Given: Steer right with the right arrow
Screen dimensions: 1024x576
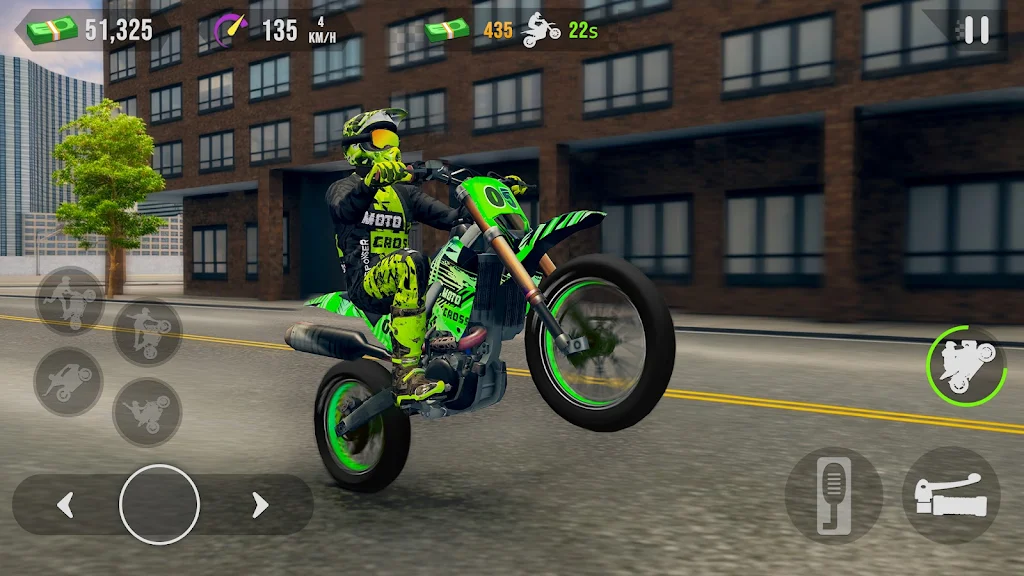Looking at the screenshot, I should (260, 505).
